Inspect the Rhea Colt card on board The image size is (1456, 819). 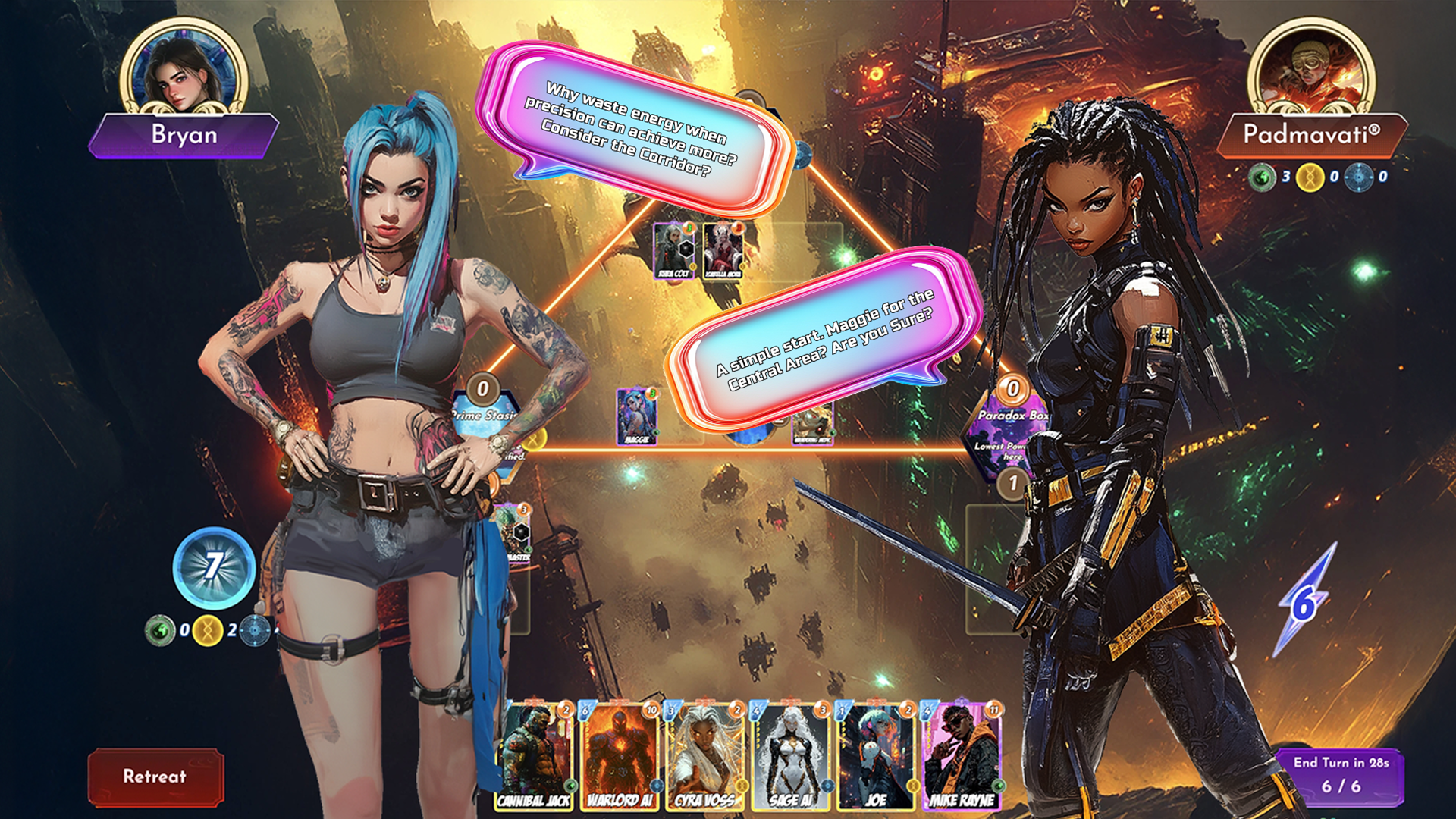coord(673,250)
